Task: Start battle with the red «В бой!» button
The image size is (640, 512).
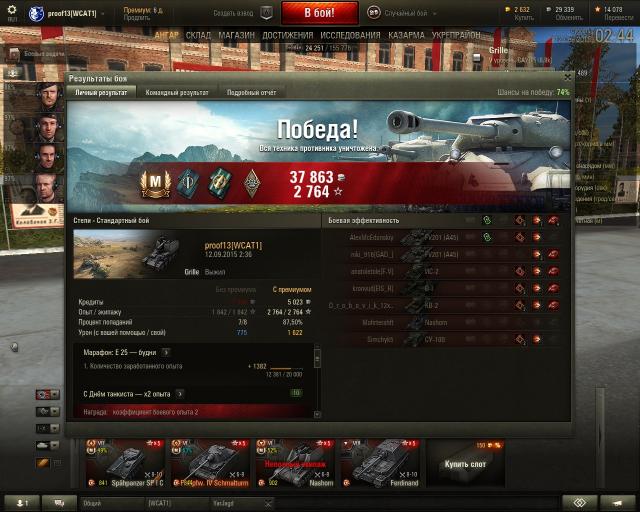Action: 319,13
